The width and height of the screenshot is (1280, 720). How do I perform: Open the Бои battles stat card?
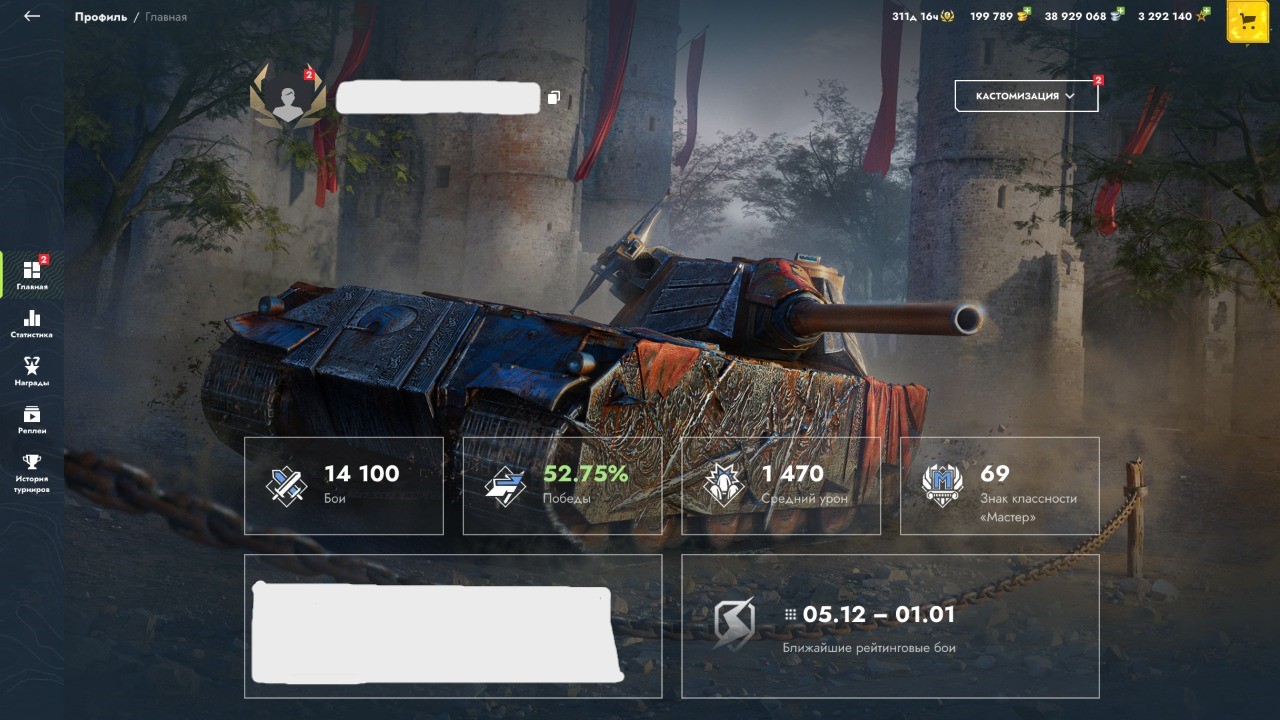point(344,485)
